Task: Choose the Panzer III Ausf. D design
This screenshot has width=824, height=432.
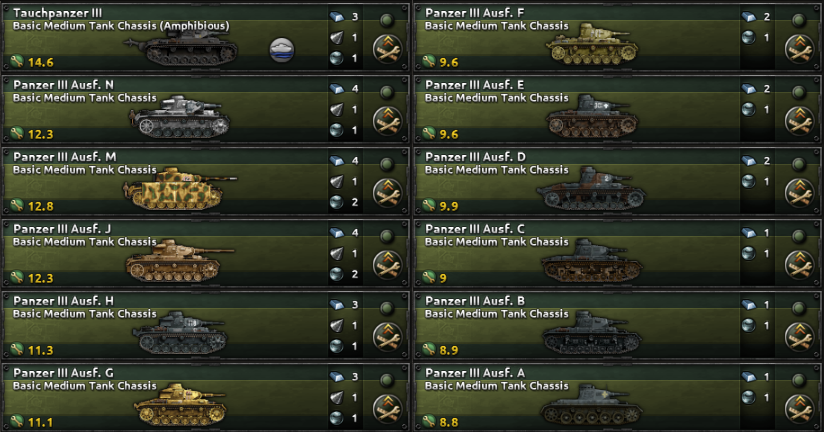Action: click(x=570, y=182)
